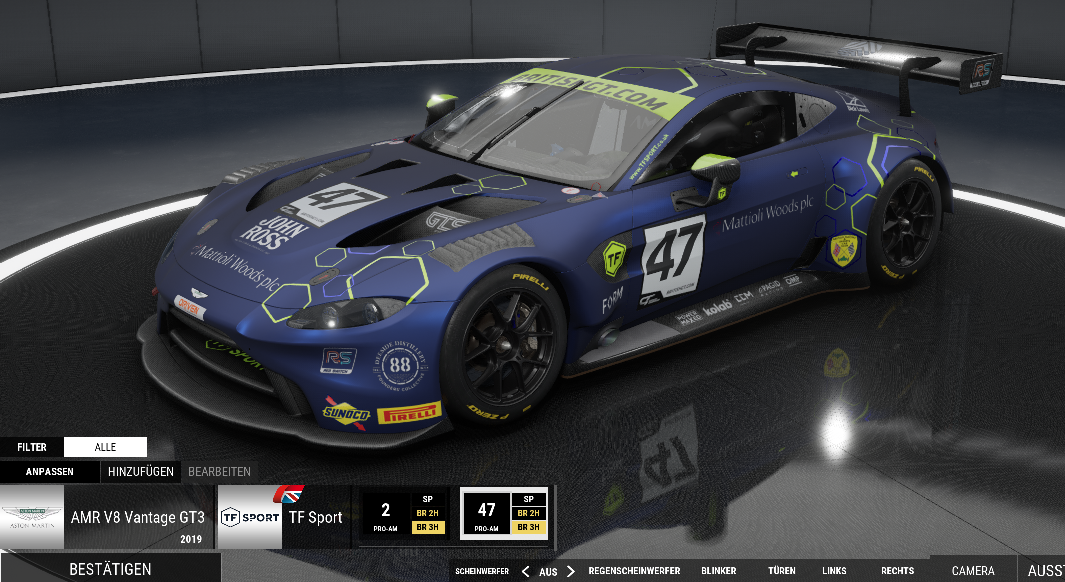The image size is (1065, 582).
Task: Toggle the Blinker indicators
Action: point(718,571)
